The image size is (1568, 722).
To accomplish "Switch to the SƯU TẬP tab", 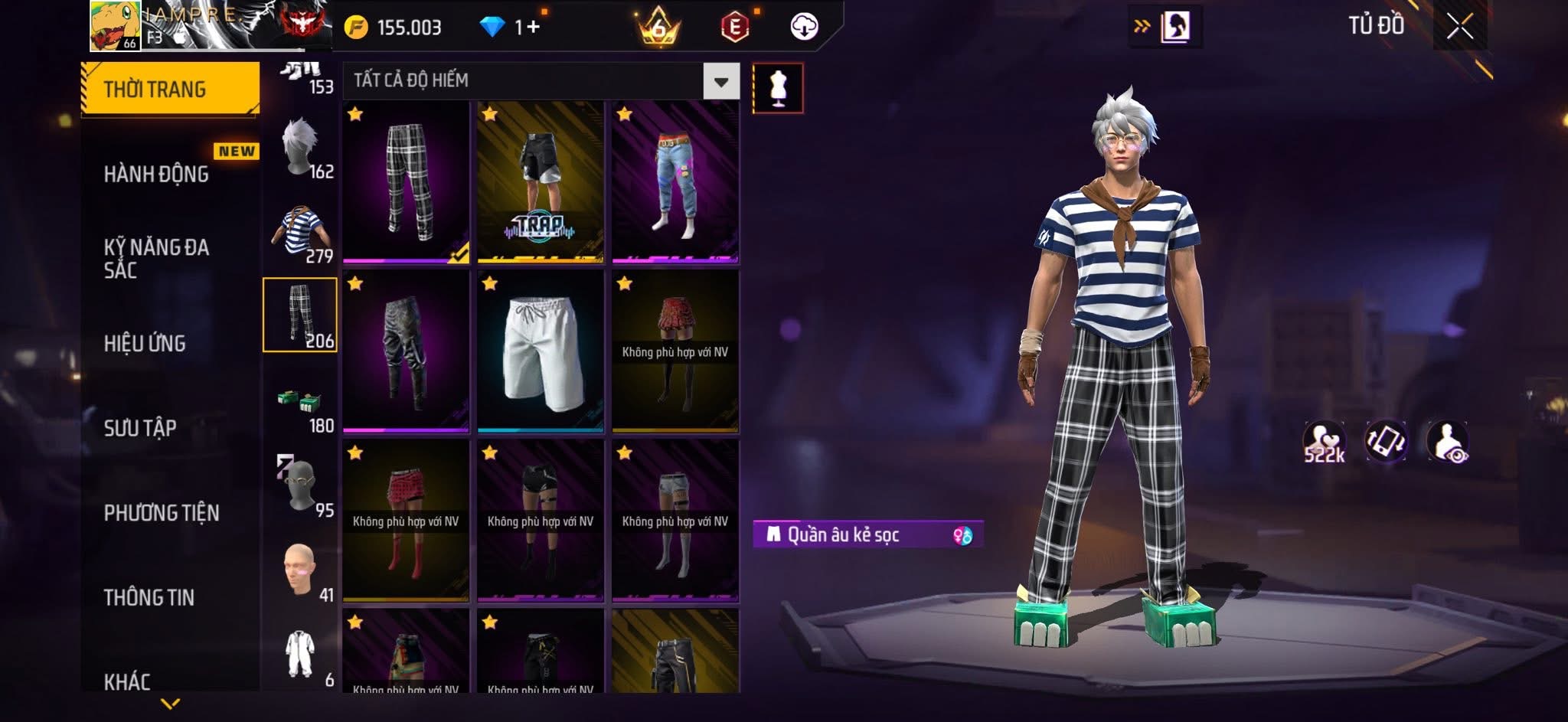I will click(139, 429).
